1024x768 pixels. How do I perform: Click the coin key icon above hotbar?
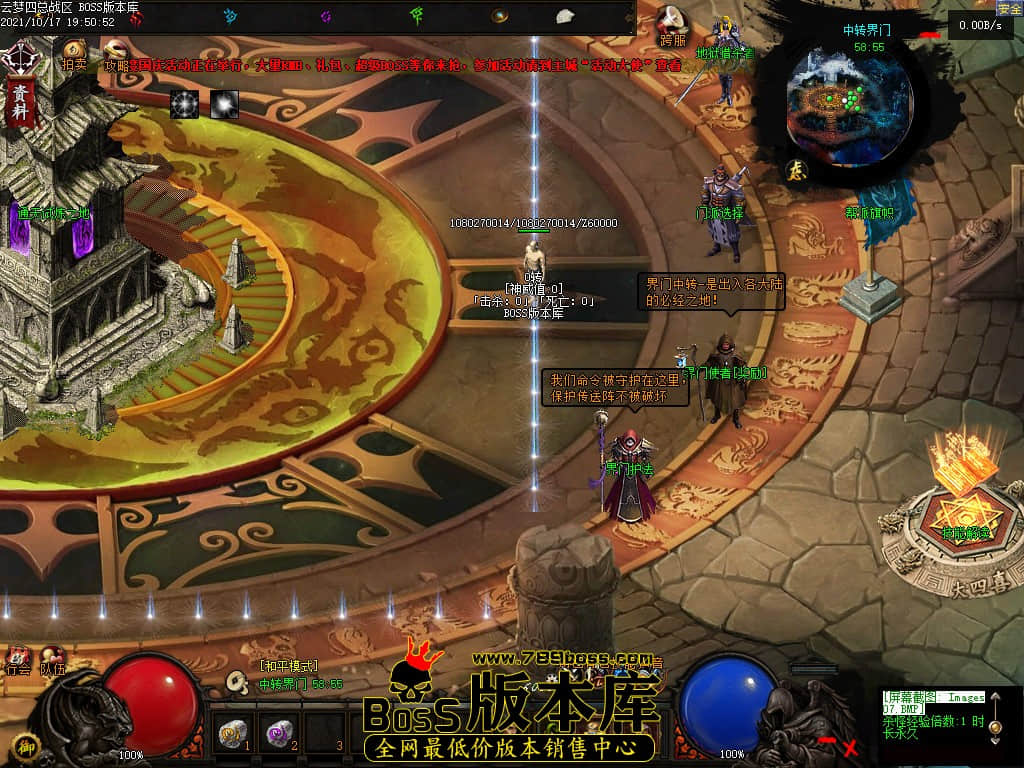pos(237,683)
